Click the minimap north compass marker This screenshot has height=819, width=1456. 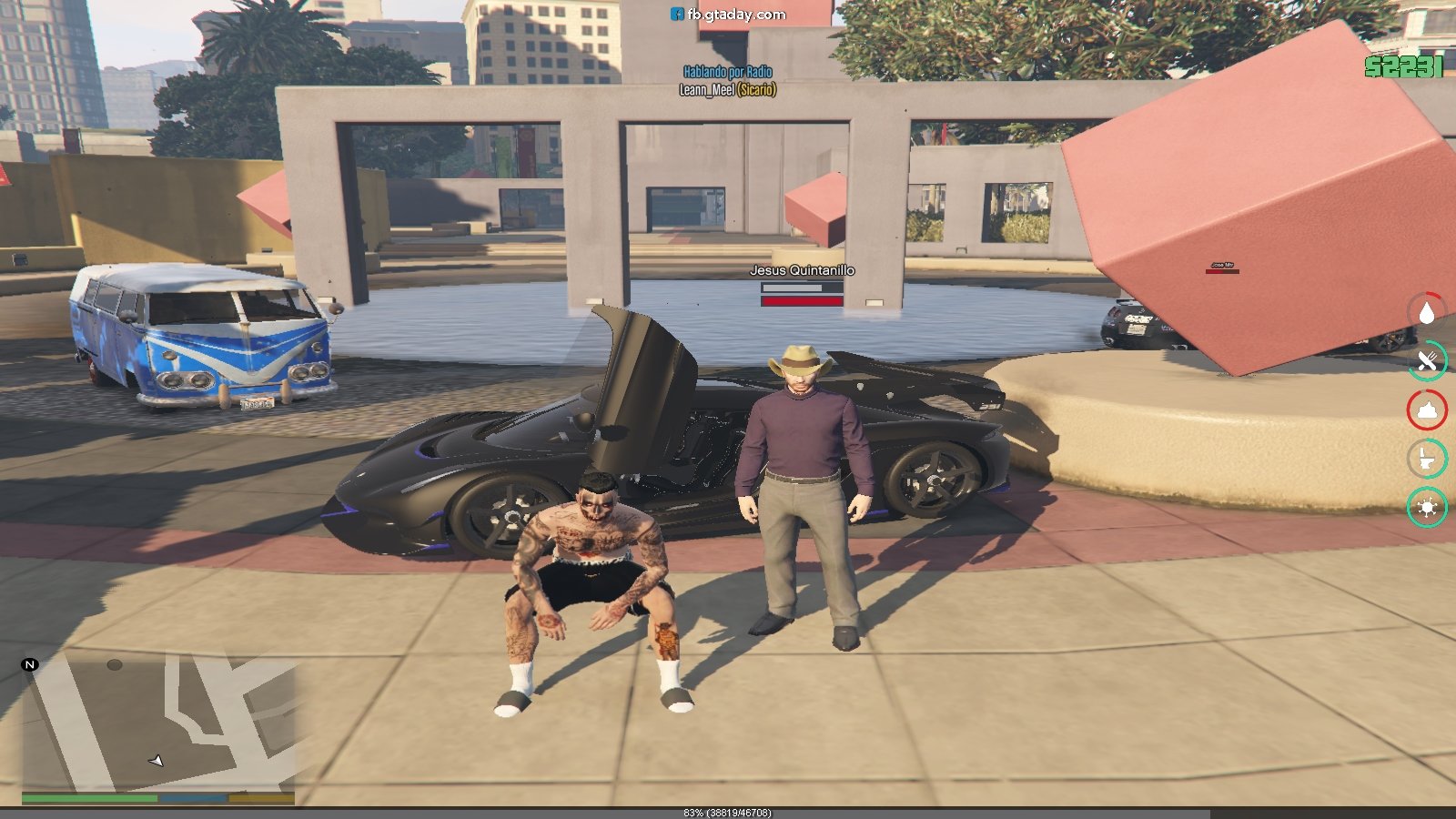tap(29, 664)
